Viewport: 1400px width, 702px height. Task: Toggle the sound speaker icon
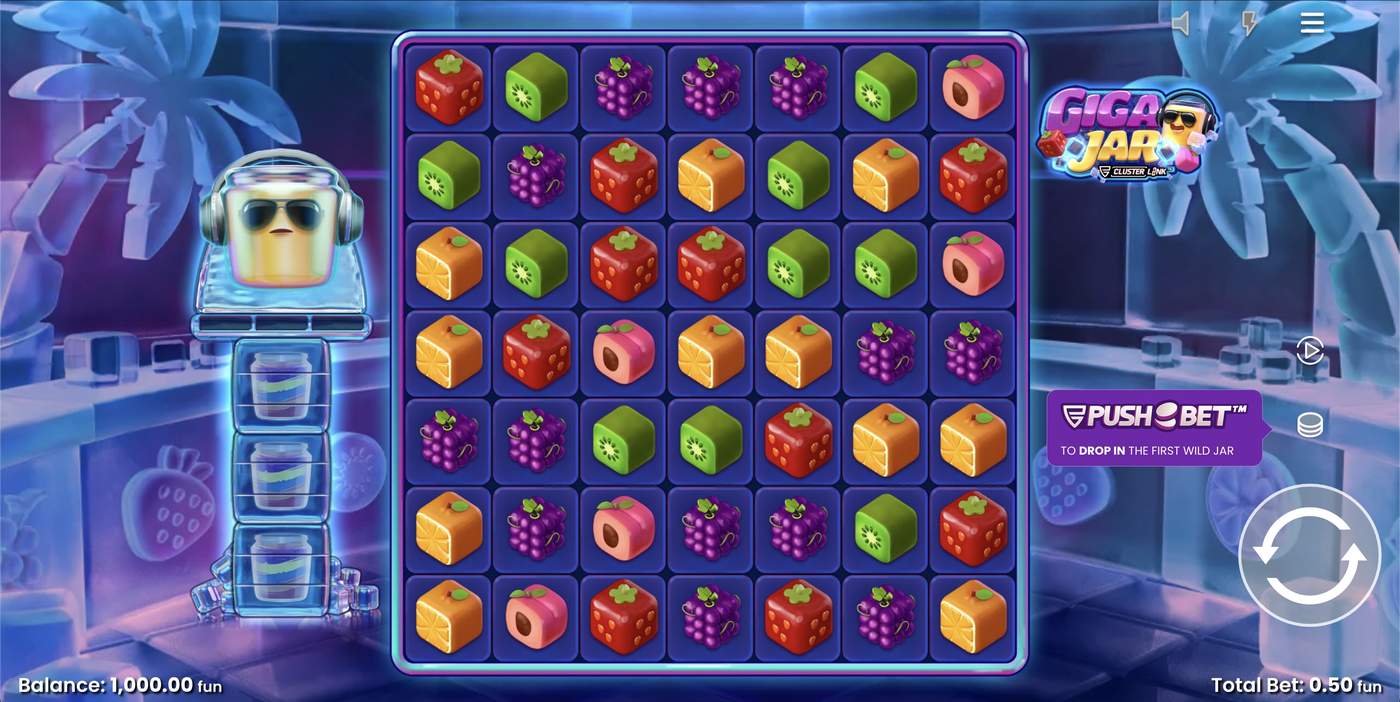[1182, 24]
